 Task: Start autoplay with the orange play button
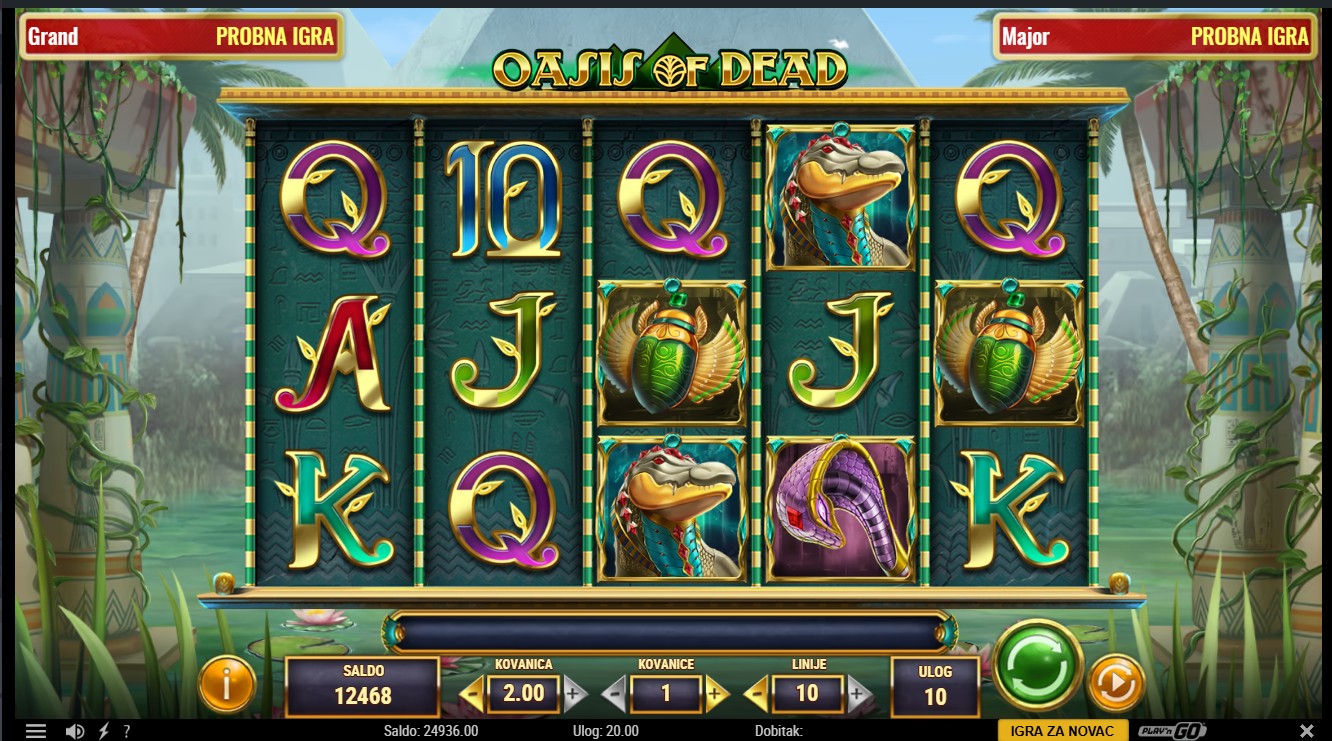[1115, 684]
